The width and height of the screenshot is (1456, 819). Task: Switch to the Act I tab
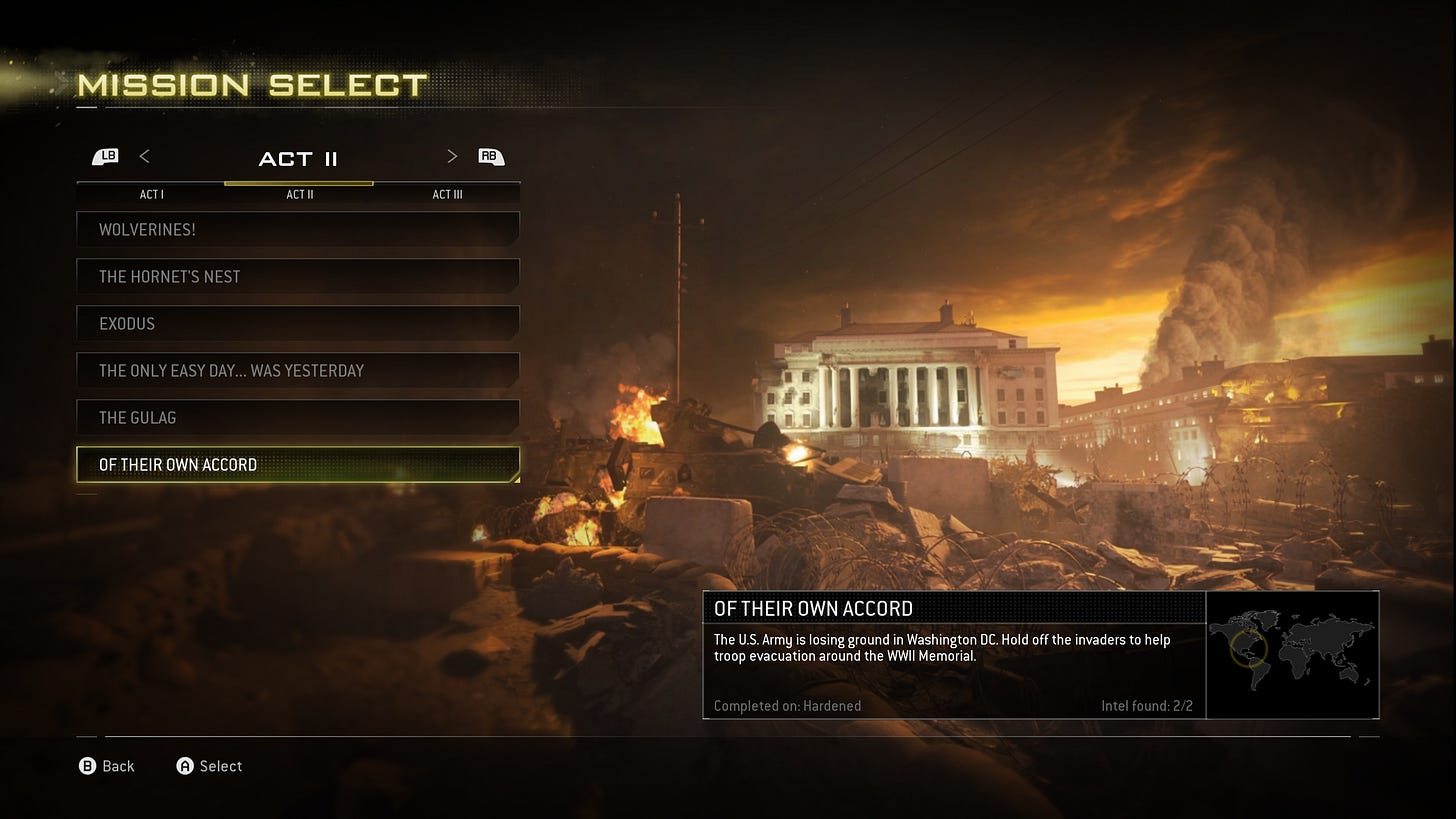152,194
